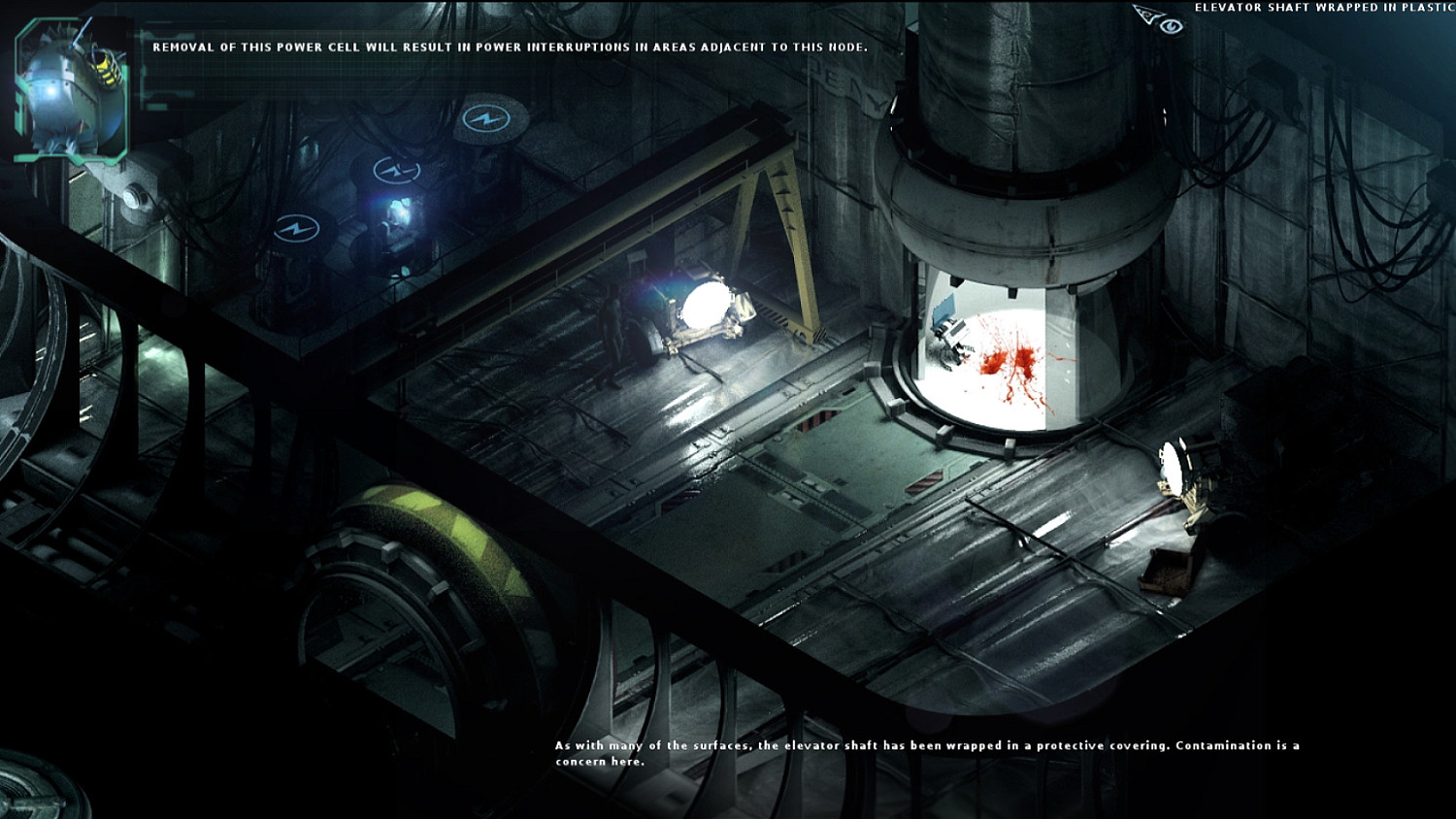Click the elevator shaft contamination description text
Image resolution: width=1456 pixels, height=819 pixels.
point(922,752)
